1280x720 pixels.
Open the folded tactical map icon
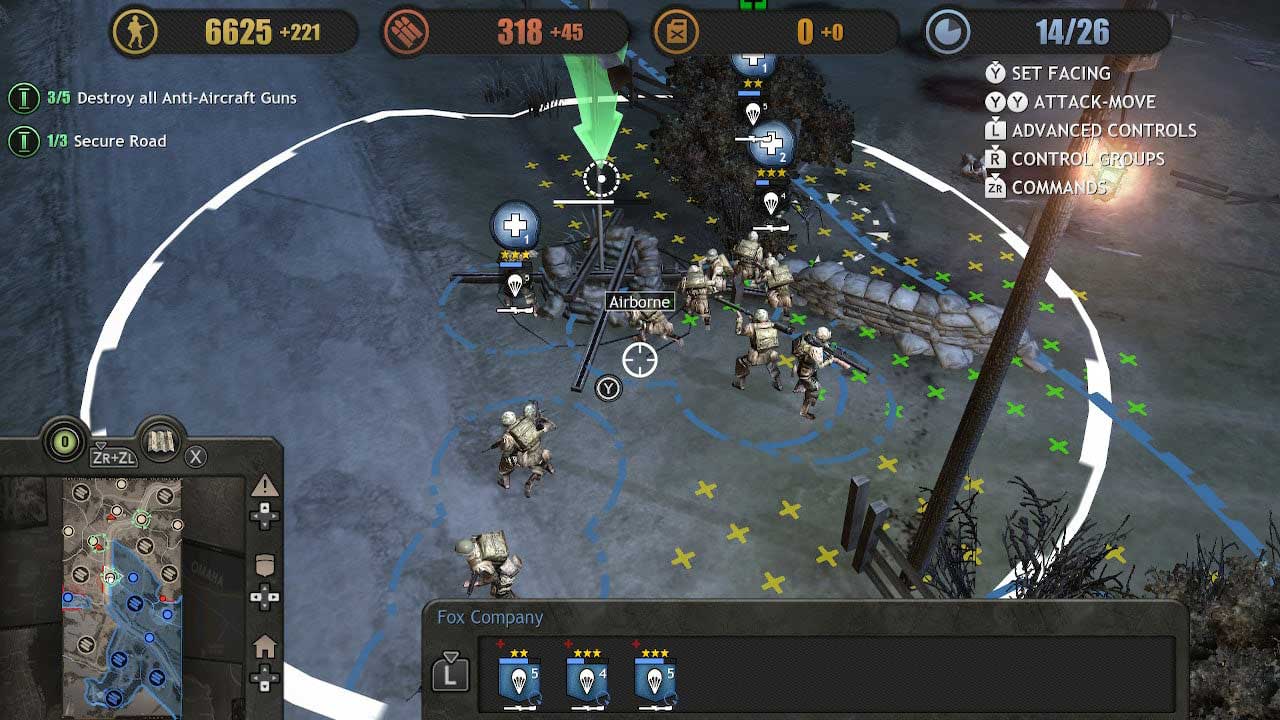[x=161, y=443]
